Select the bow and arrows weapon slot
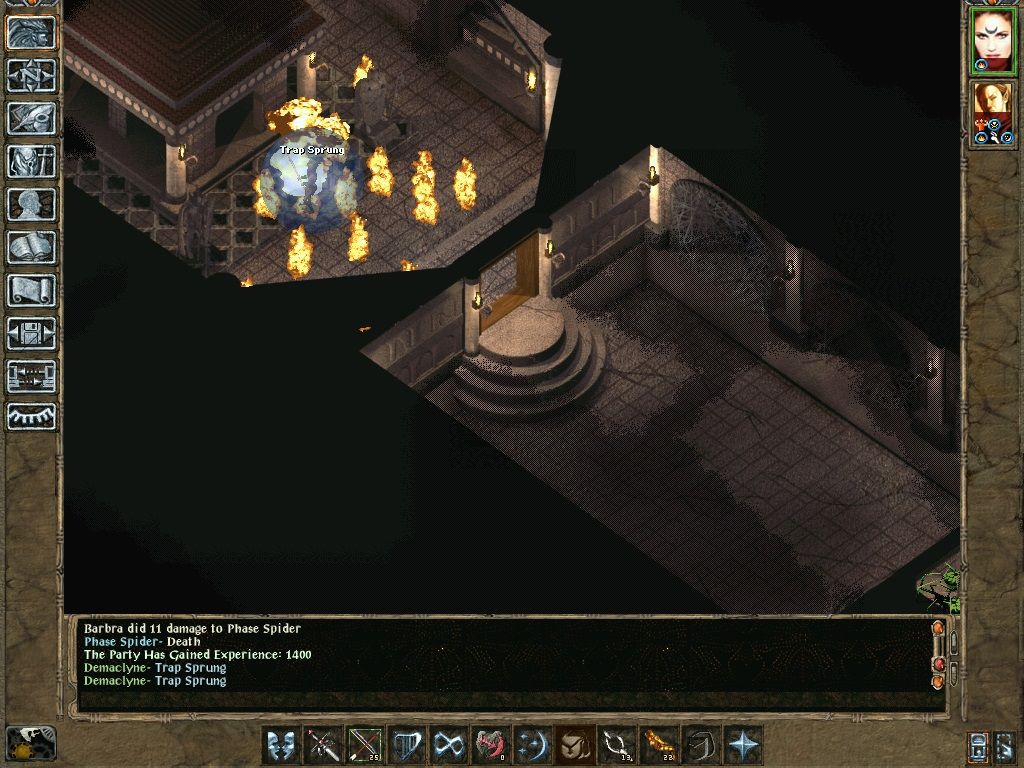1024x768 pixels. pos(366,746)
